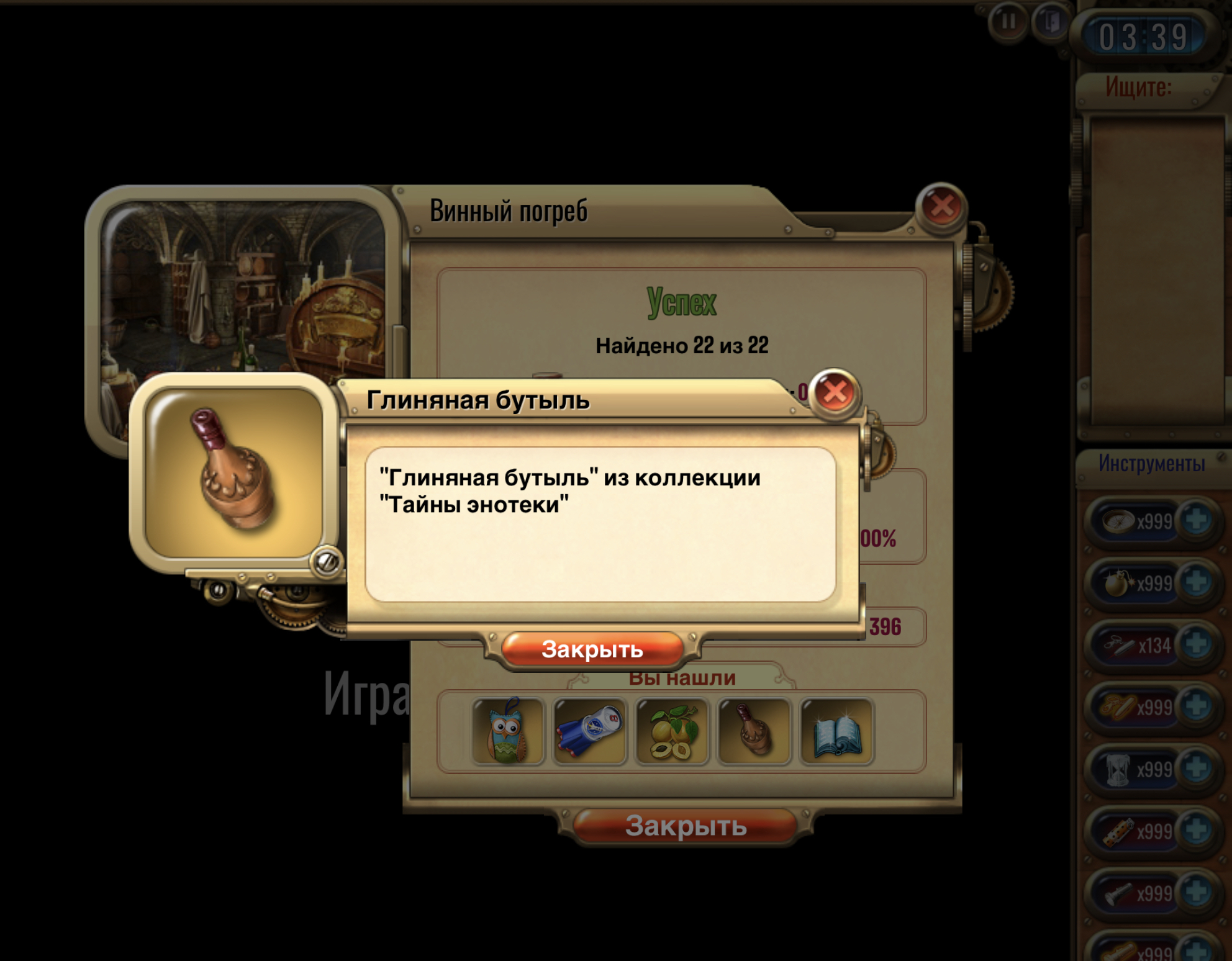Use the hourglass tool

pyautogui.click(x=1118, y=769)
